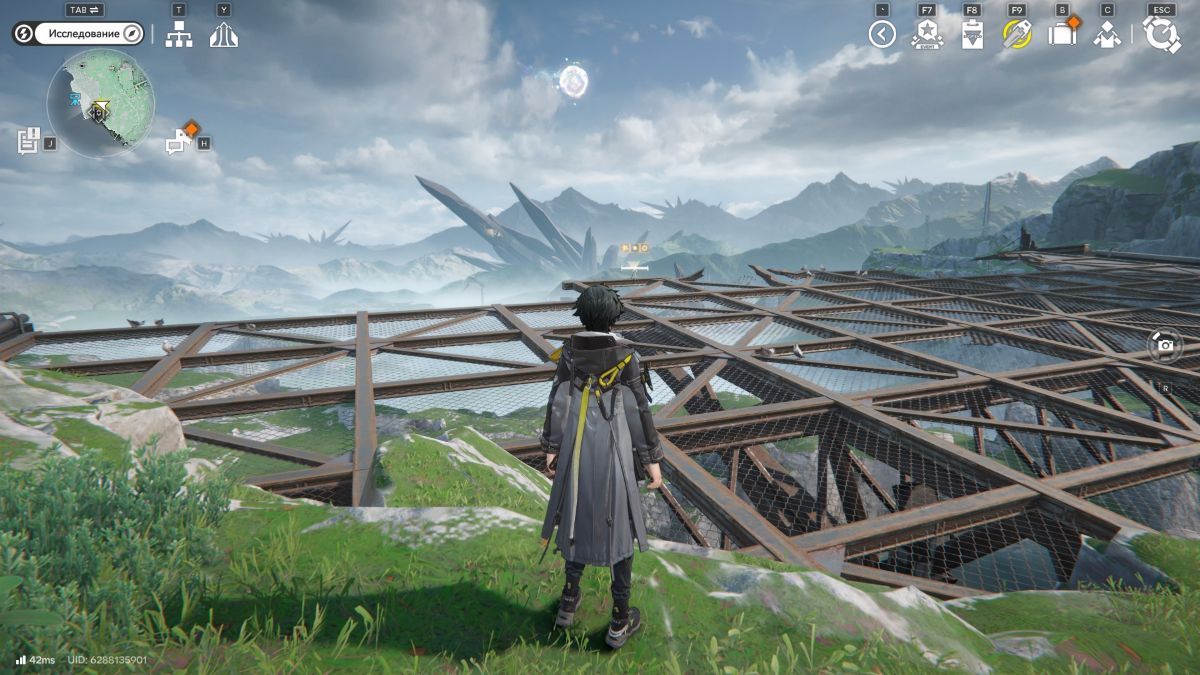
Task: Open the operator character icon
Action: pyautogui.click(x=1107, y=35)
